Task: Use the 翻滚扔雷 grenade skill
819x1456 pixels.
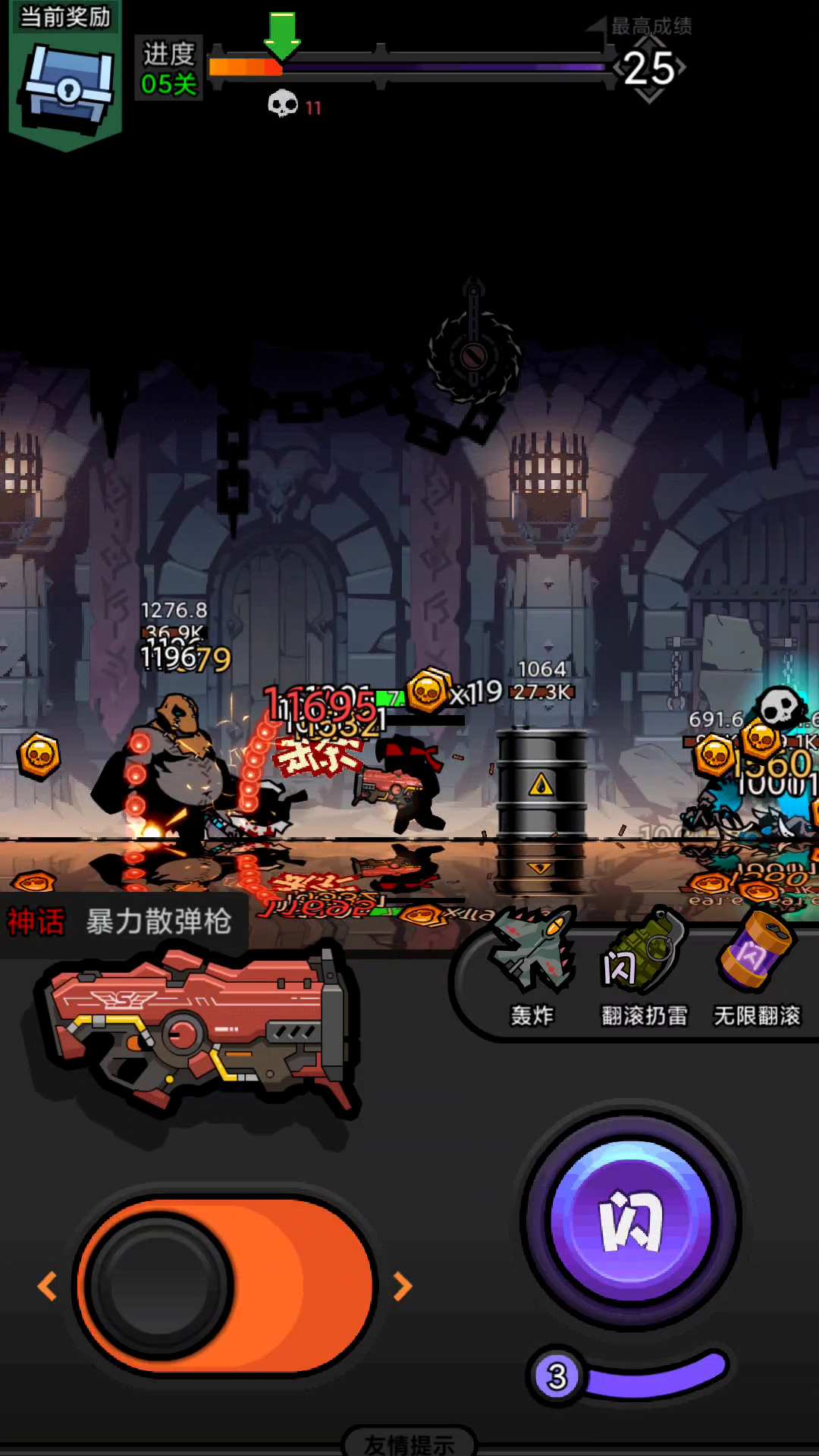Action: [x=645, y=963]
